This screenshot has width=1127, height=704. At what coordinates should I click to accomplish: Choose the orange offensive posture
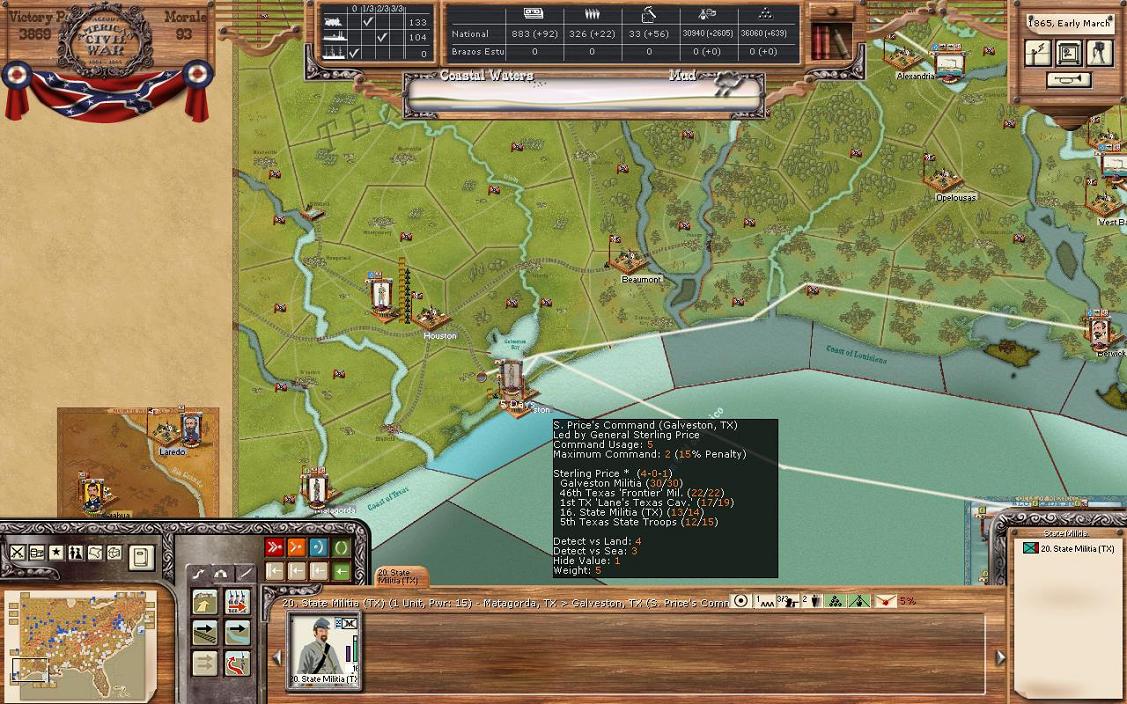(297, 547)
